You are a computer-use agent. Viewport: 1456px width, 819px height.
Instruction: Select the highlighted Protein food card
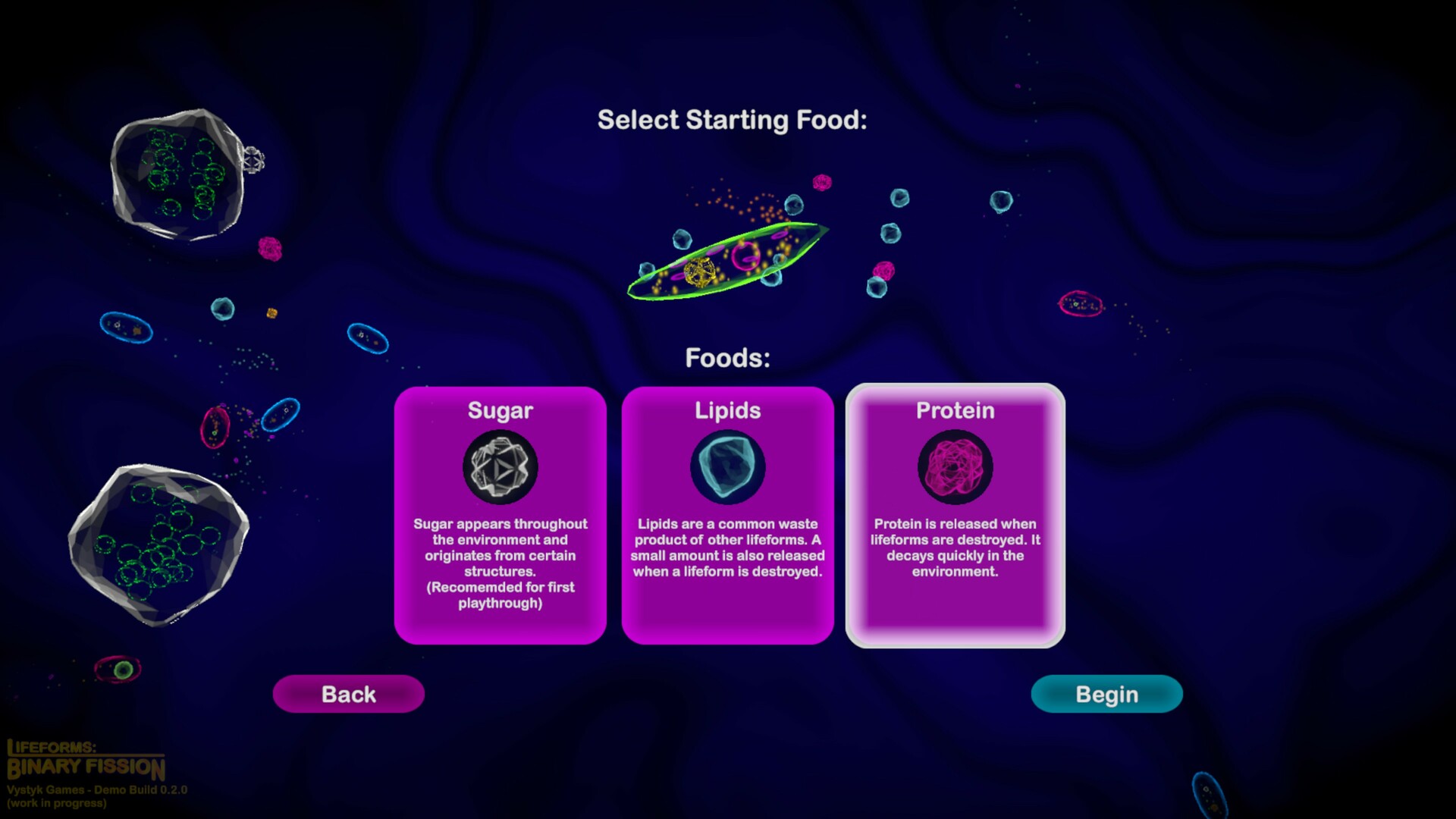pos(955,516)
